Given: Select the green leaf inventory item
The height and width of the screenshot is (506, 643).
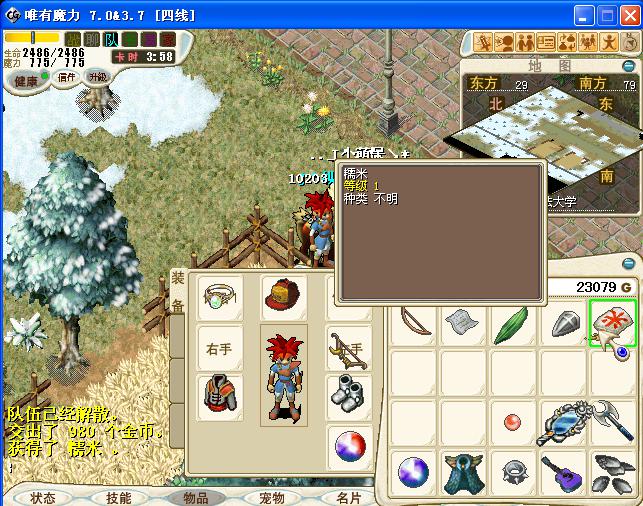Looking at the screenshot, I should (x=511, y=324).
